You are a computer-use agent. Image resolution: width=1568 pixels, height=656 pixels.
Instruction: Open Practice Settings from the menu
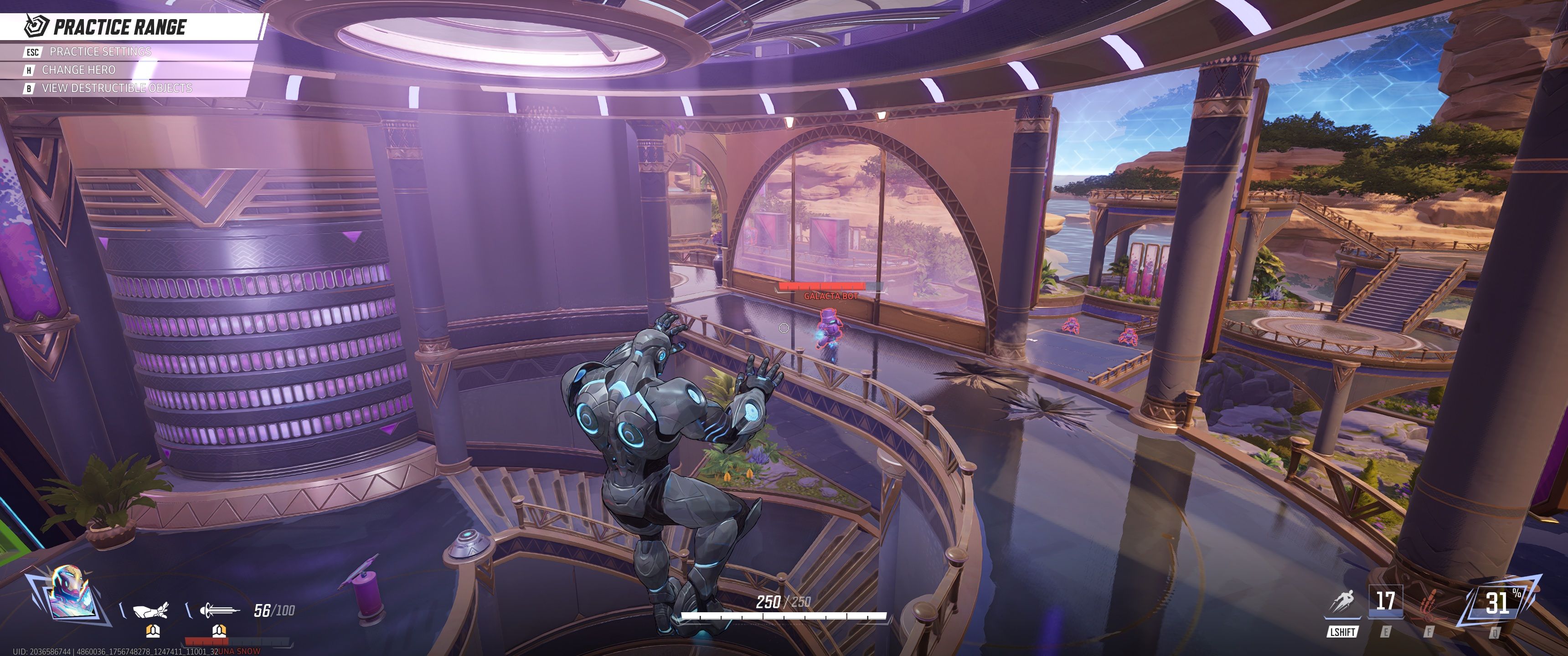tap(100, 52)
